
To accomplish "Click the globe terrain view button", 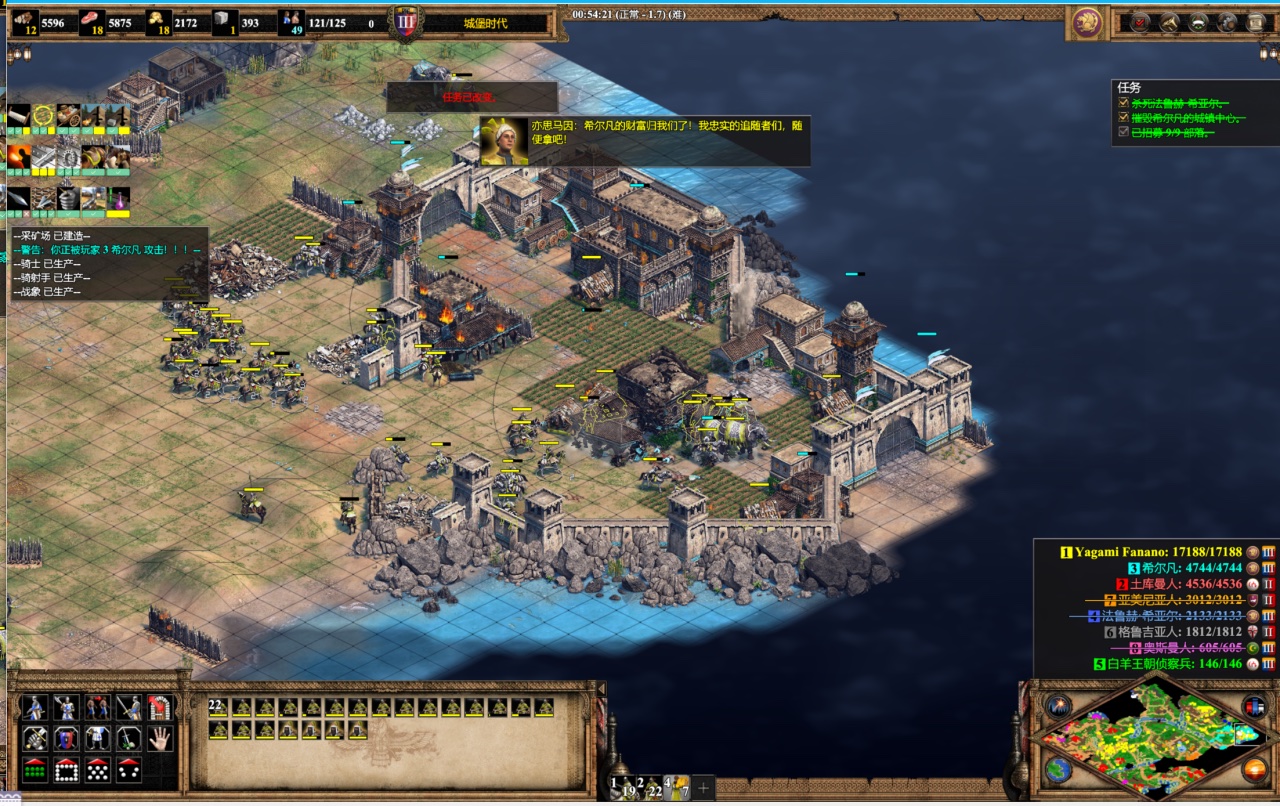I will tap(1058, 770).
